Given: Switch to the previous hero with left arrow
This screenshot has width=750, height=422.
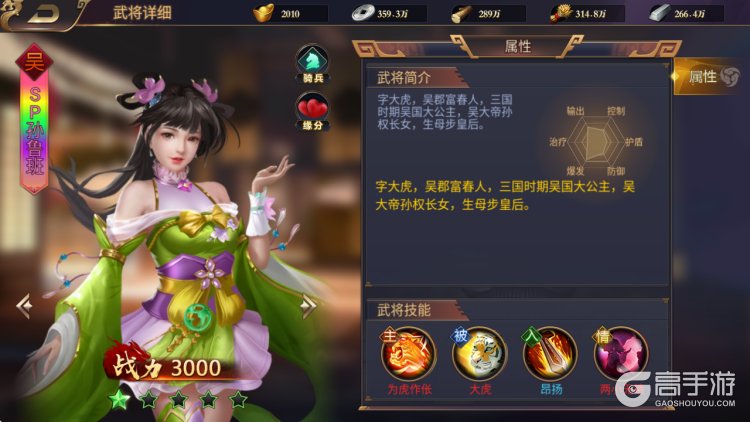Looking at the screenshot, I should (24, 305).
